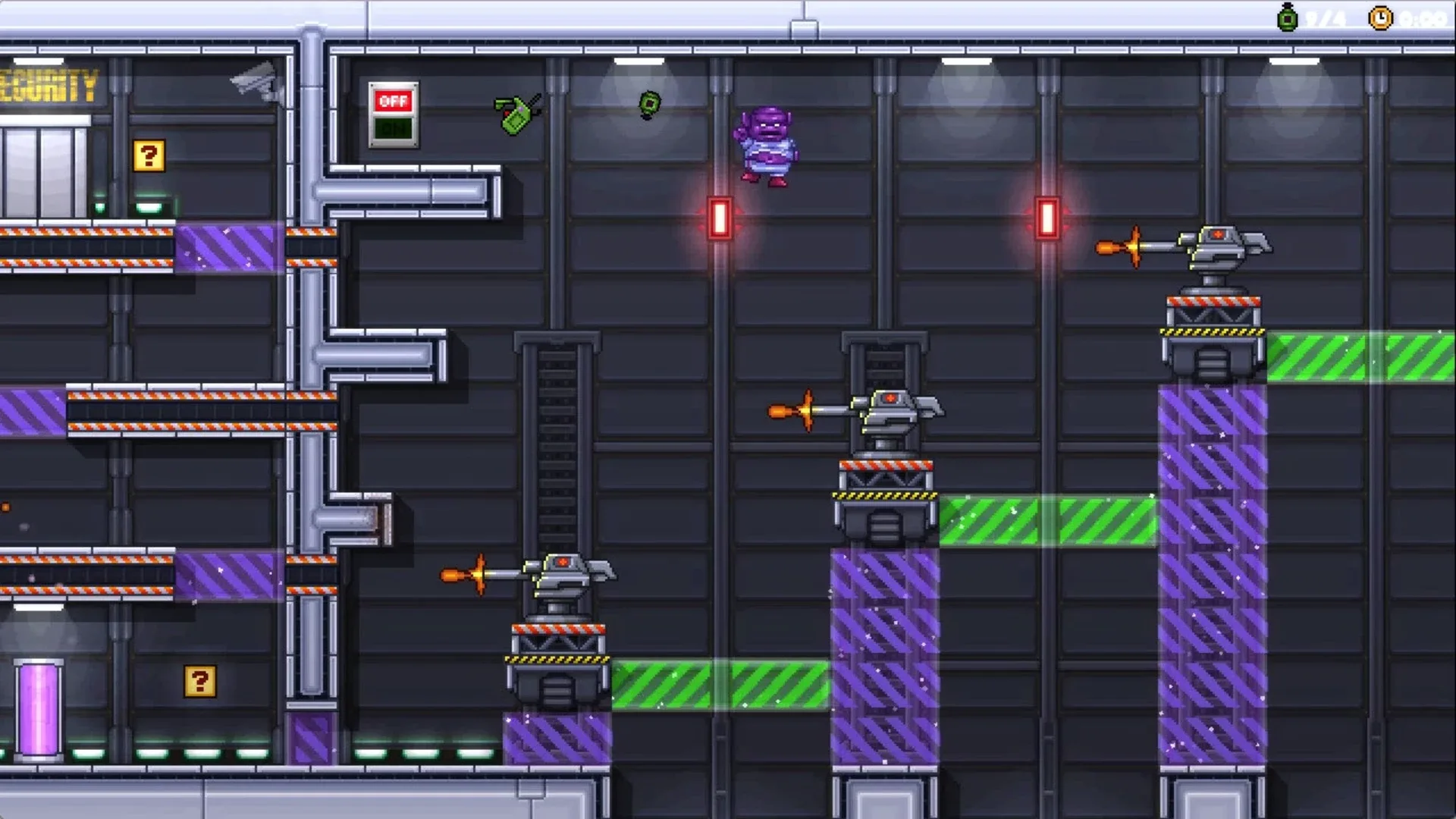Click the purple player character

point(766,144)
